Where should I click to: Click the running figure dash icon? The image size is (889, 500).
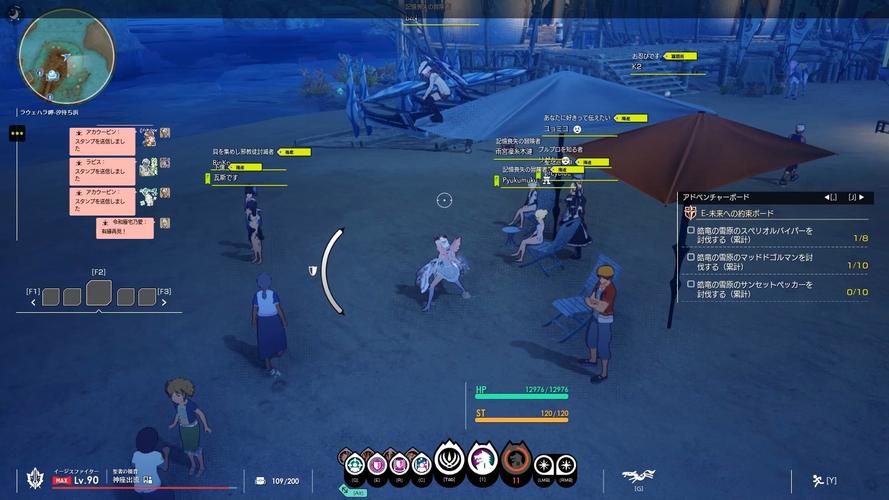pos(818,480)
